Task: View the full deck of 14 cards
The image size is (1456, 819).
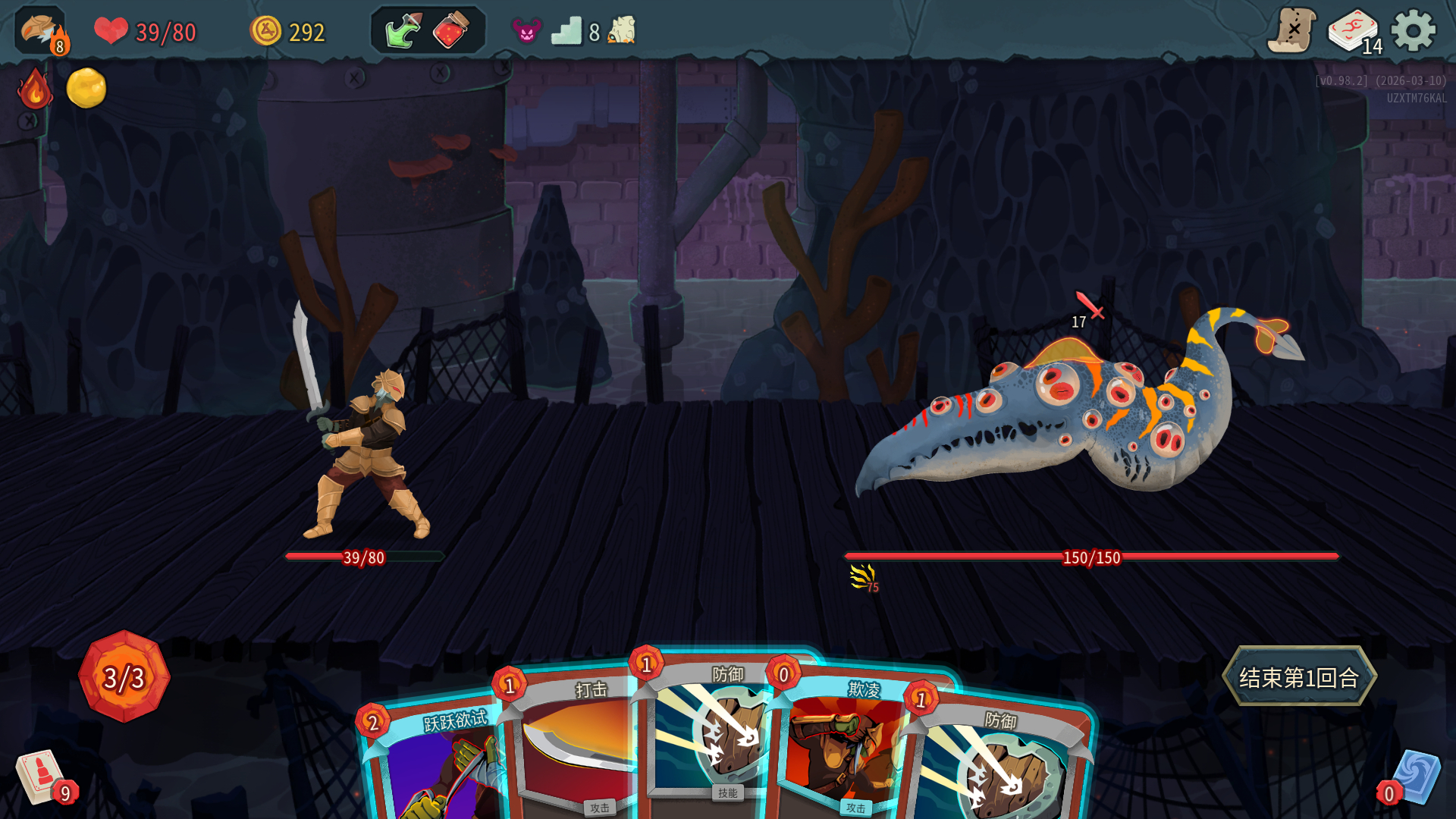Action: click(1354, 32)
